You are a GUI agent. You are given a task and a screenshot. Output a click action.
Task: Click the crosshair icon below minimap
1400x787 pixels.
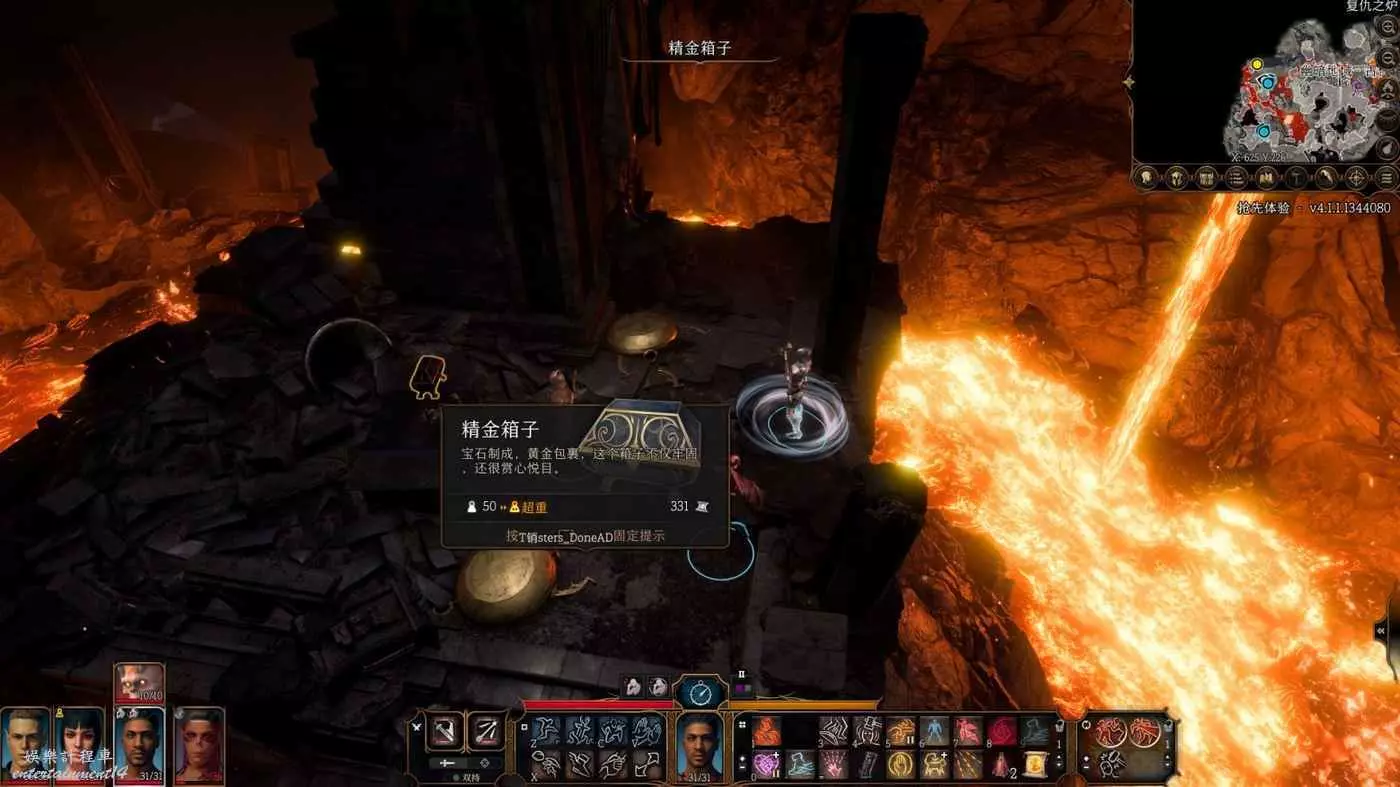(x=1357, y=178)
